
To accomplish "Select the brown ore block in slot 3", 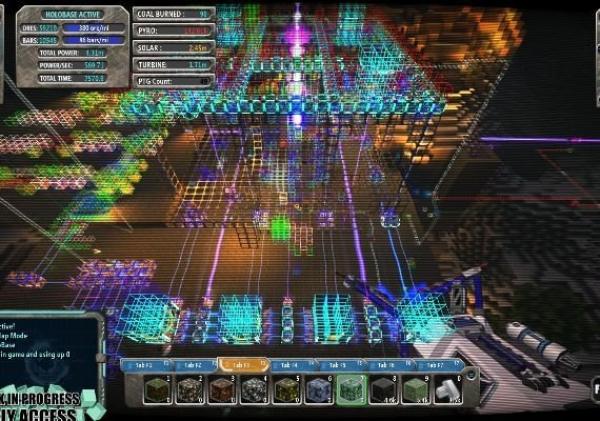I will pos(221,390).
